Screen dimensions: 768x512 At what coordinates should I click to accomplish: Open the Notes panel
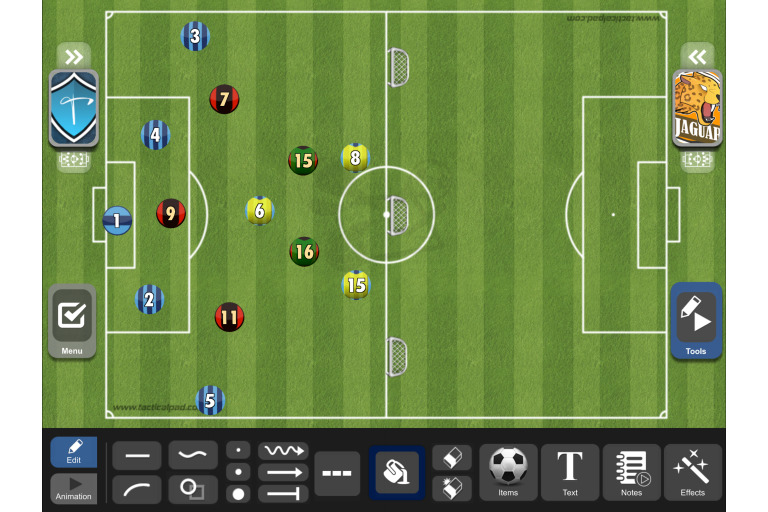631,472
